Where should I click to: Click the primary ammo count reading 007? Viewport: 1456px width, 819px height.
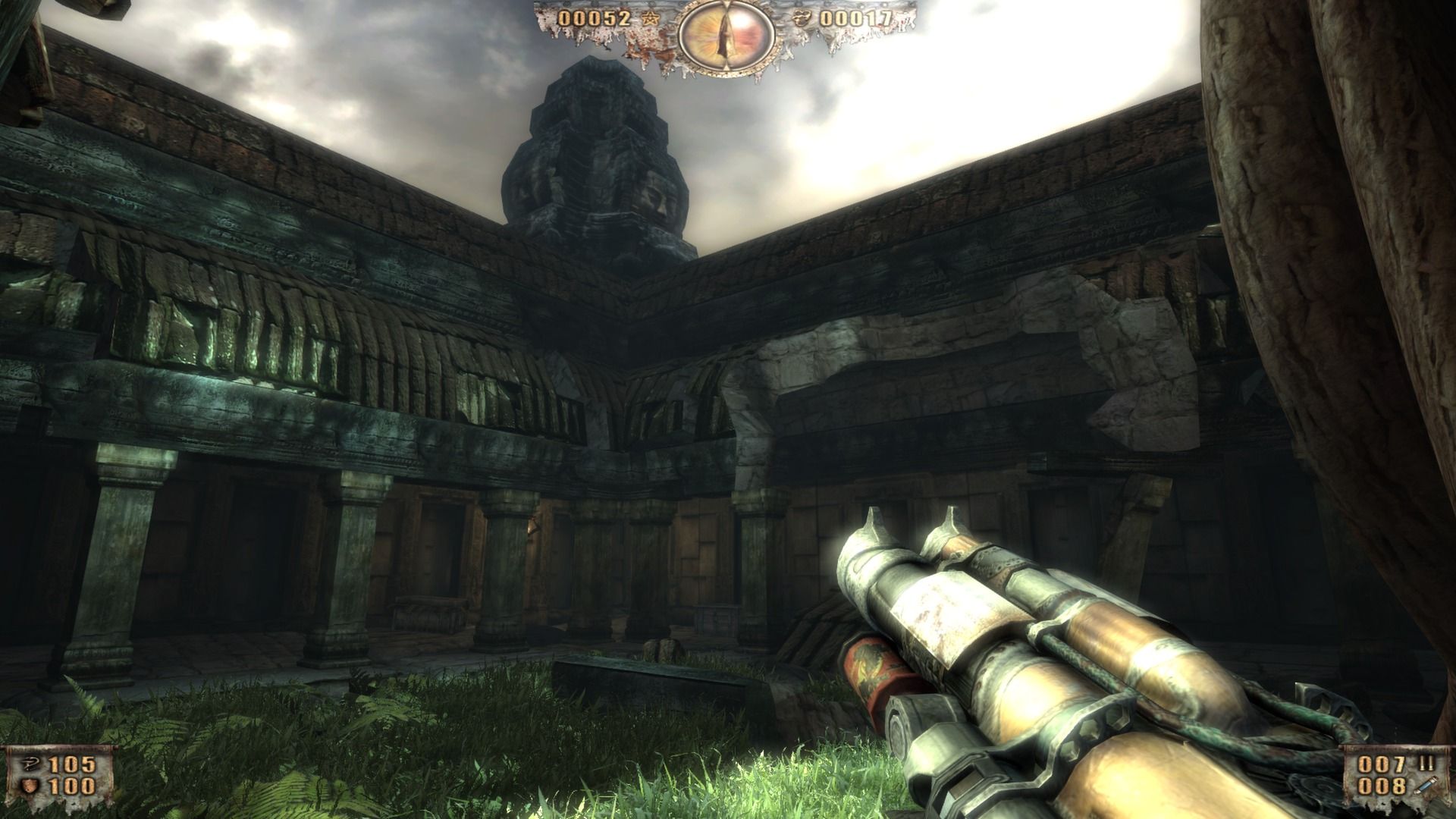coord(1381,764)
